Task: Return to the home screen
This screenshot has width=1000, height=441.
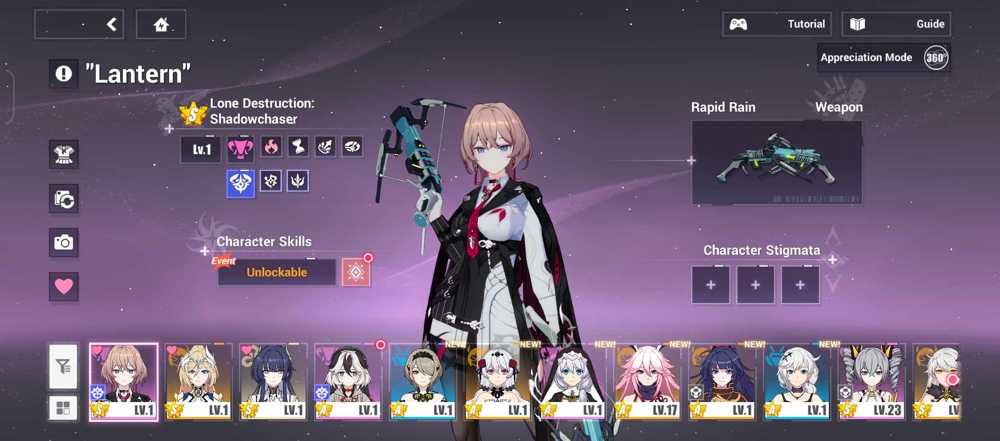Action: click(x=160, y=24)
